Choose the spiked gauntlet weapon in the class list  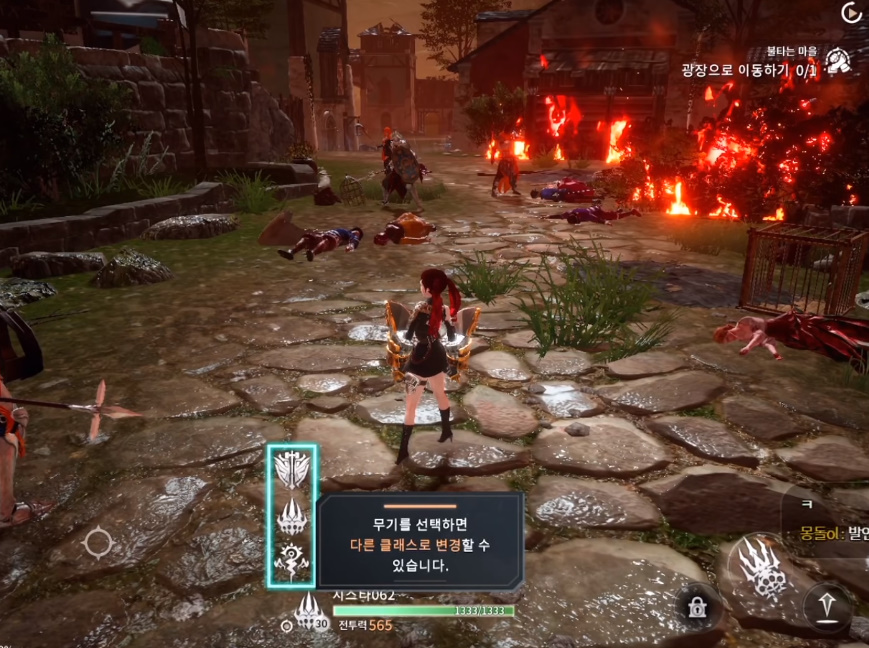292,518
